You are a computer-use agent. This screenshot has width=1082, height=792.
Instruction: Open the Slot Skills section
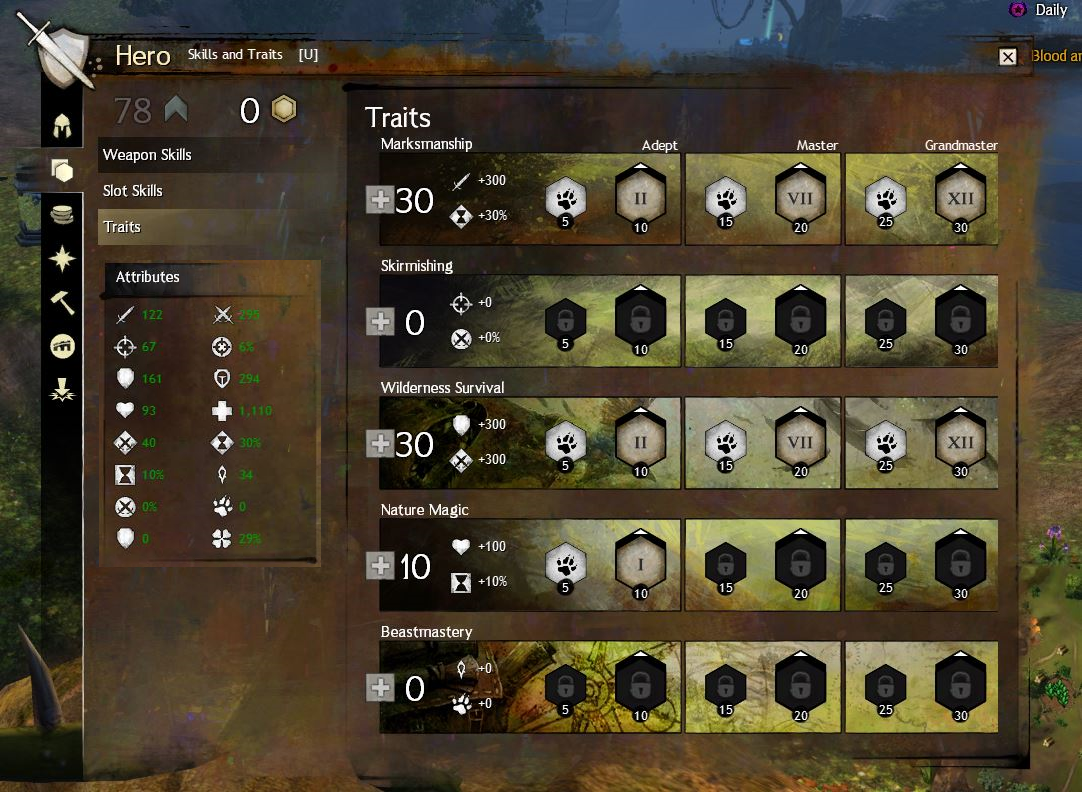point(133,191)
